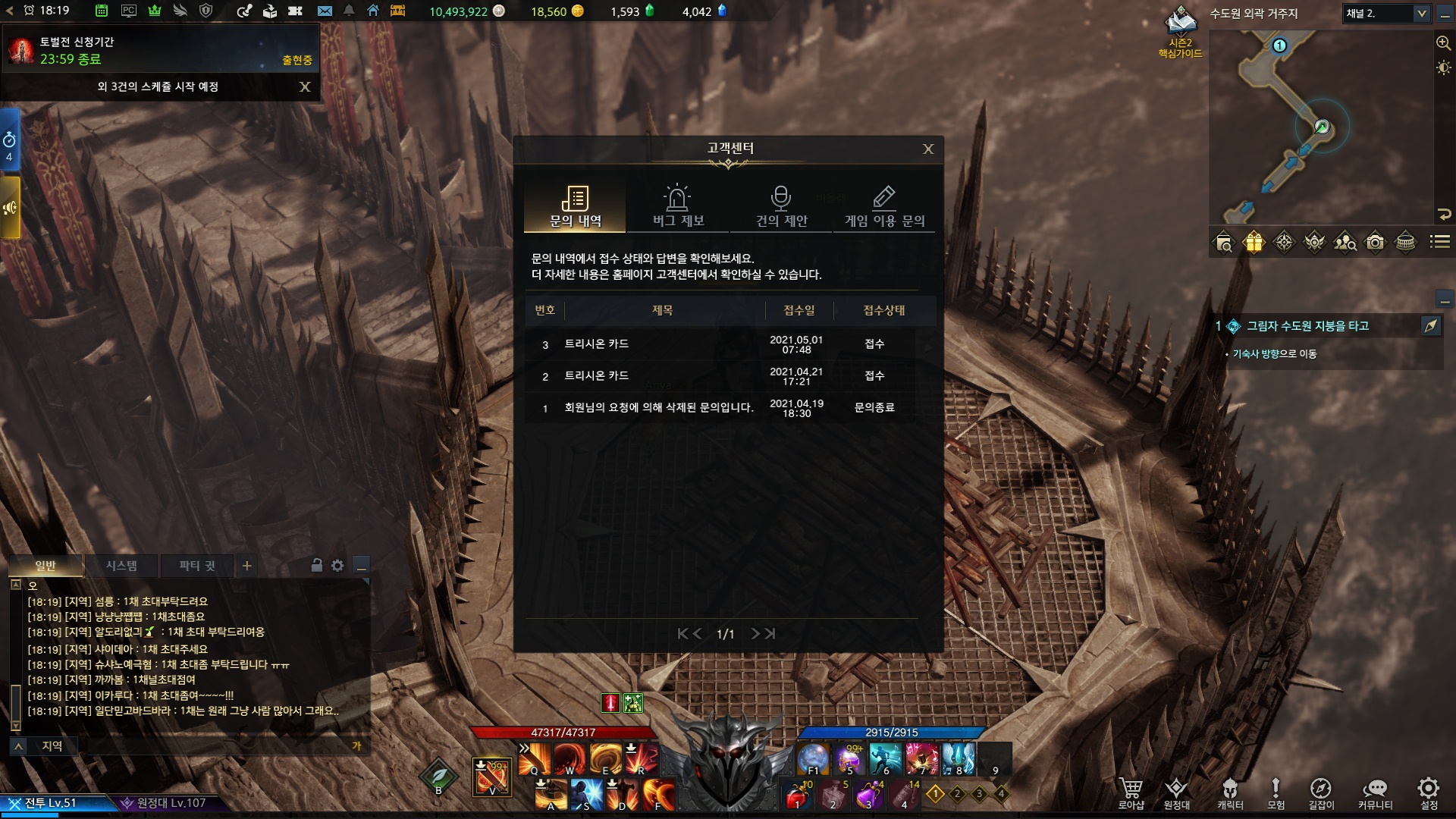1456x819 pixels.
Task: Switch chat to the 시스템 tab
Action: click(x=121, y=566)
